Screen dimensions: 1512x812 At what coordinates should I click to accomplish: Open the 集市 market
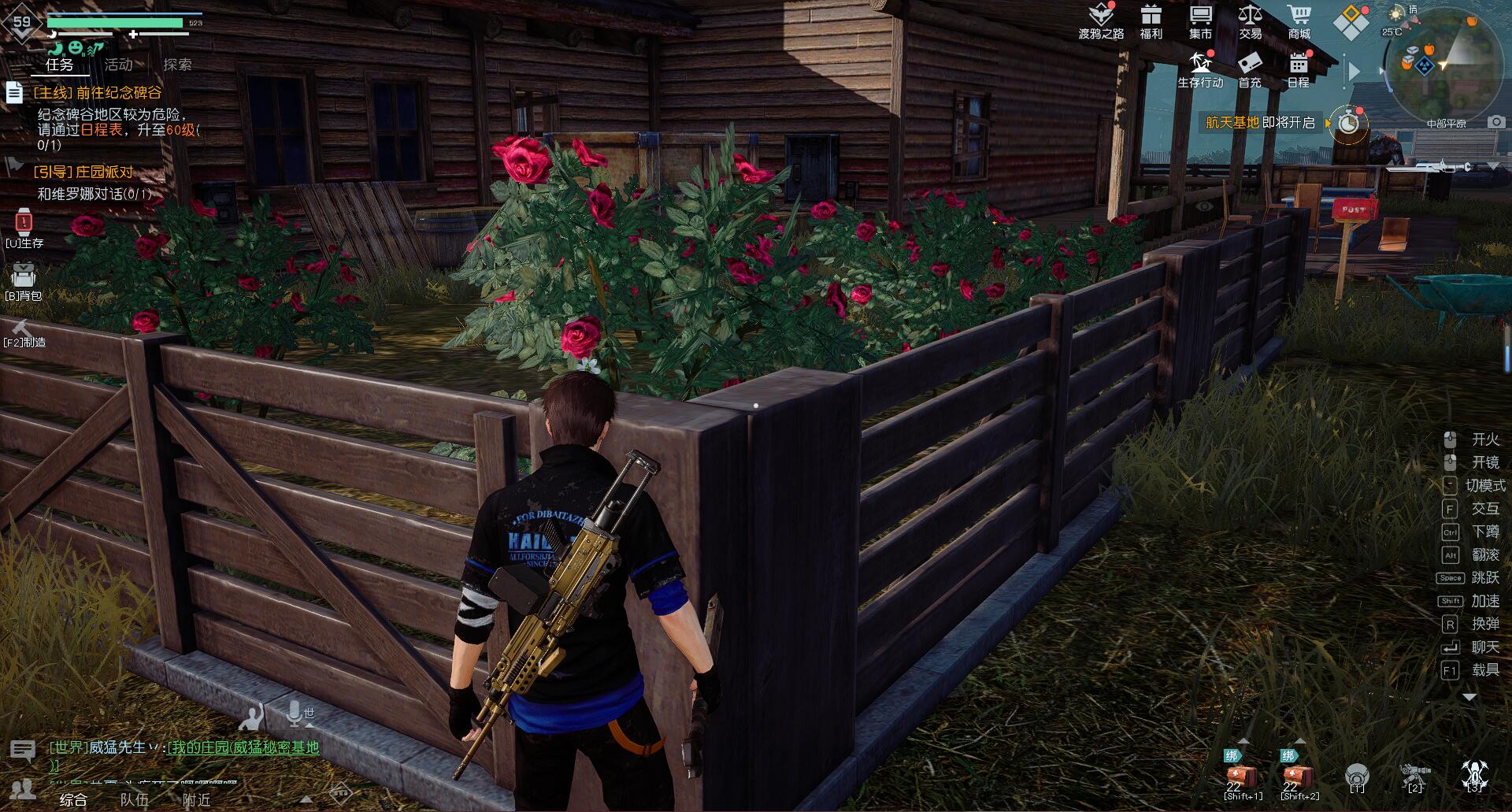coord(1200,20)
